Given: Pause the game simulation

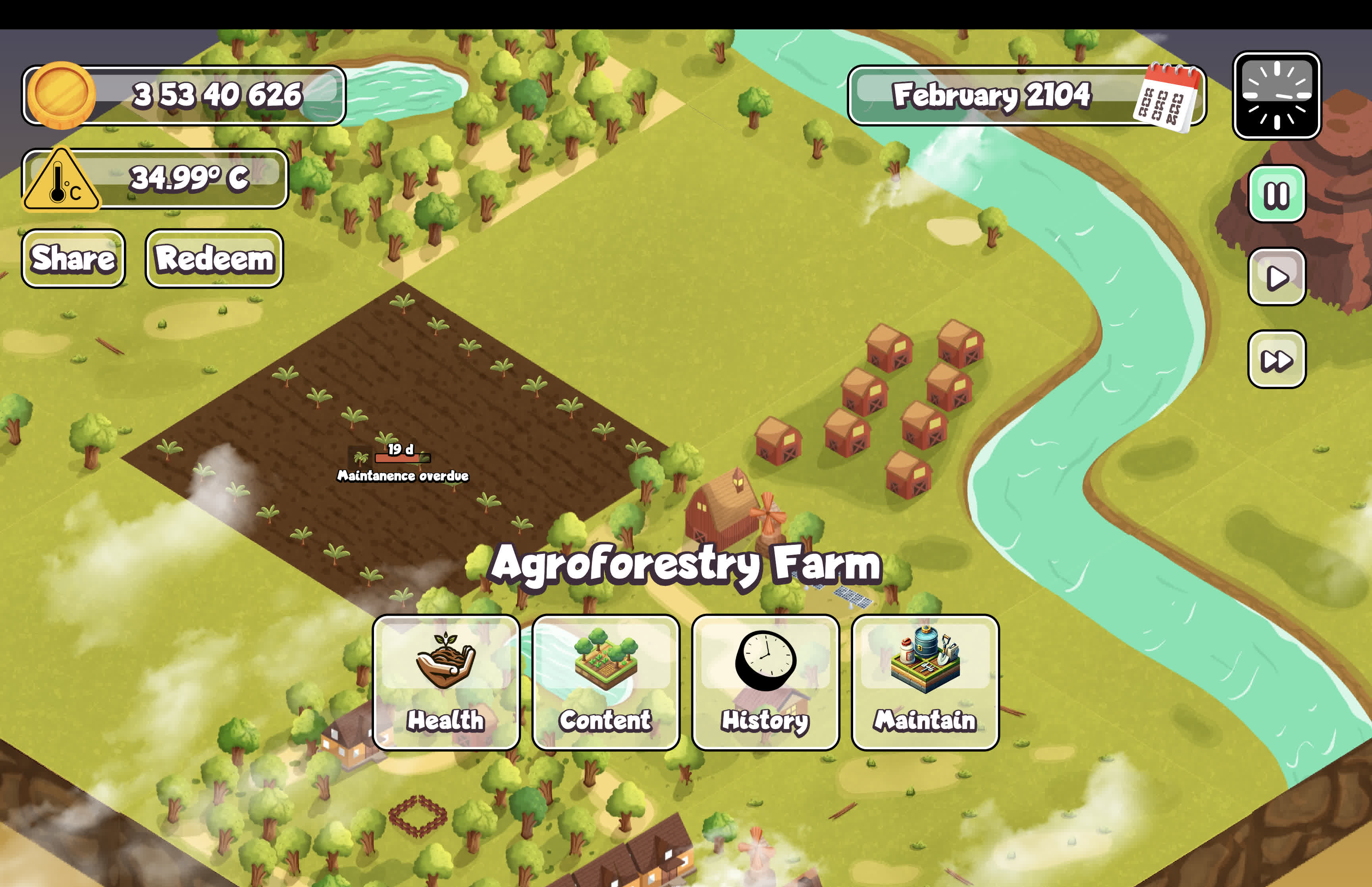Looking at the screenshot, I should pos(1276,194).
